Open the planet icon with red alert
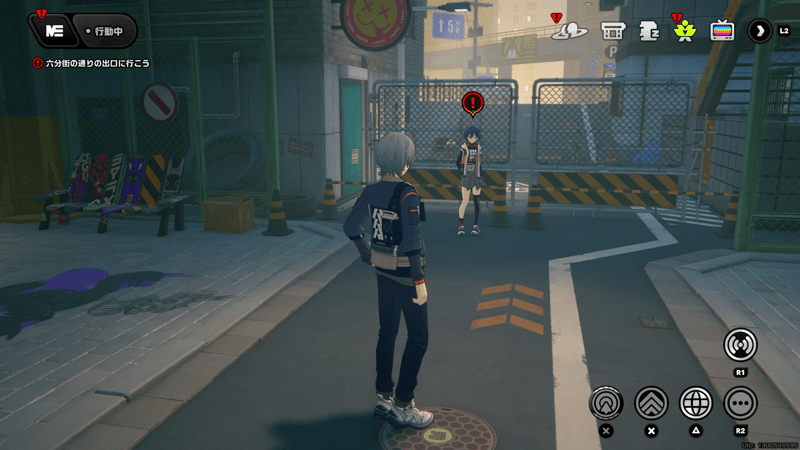Screen dimensions: 800x450 570,31
